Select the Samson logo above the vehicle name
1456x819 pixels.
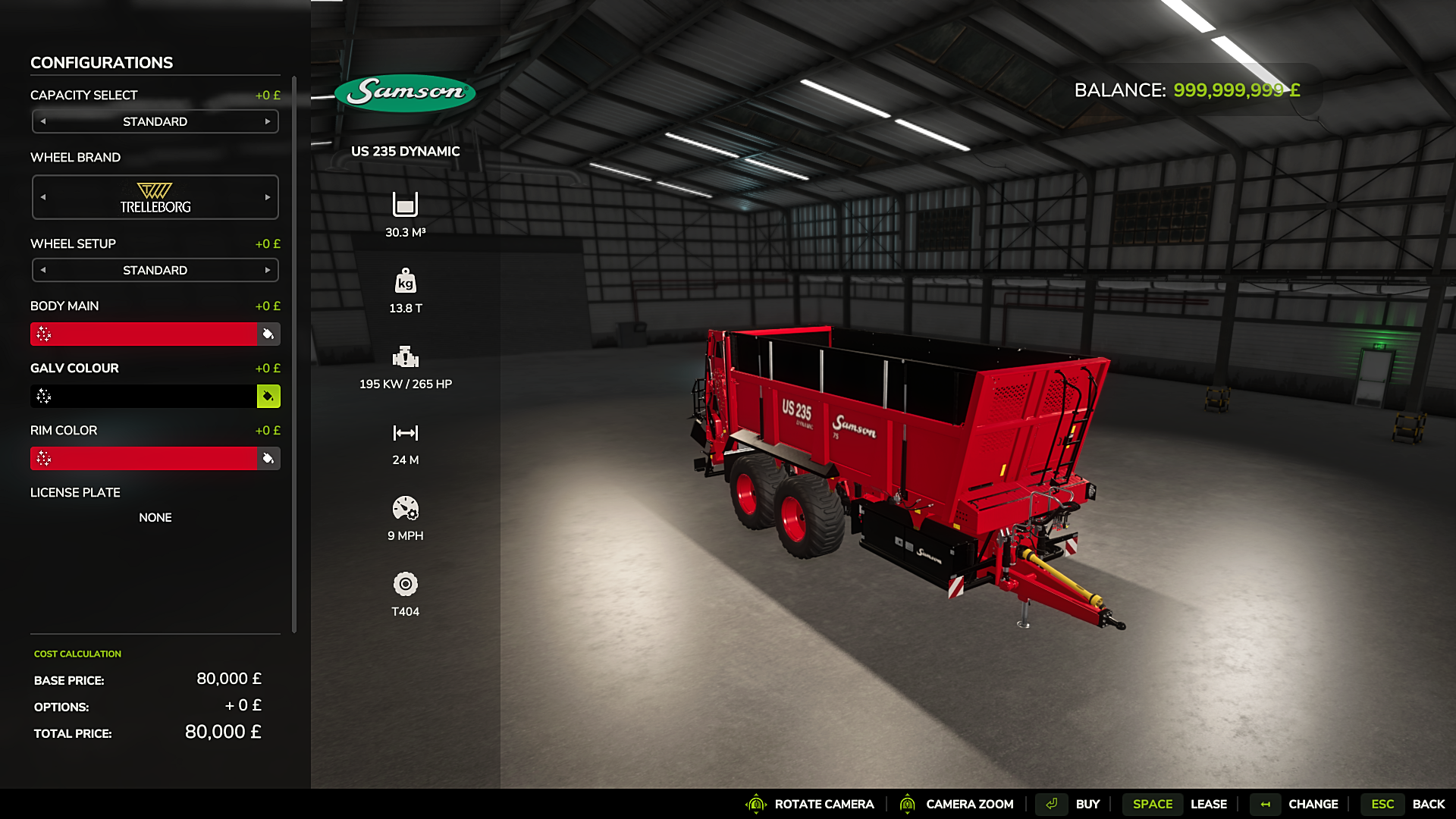[x=404, y=91]
